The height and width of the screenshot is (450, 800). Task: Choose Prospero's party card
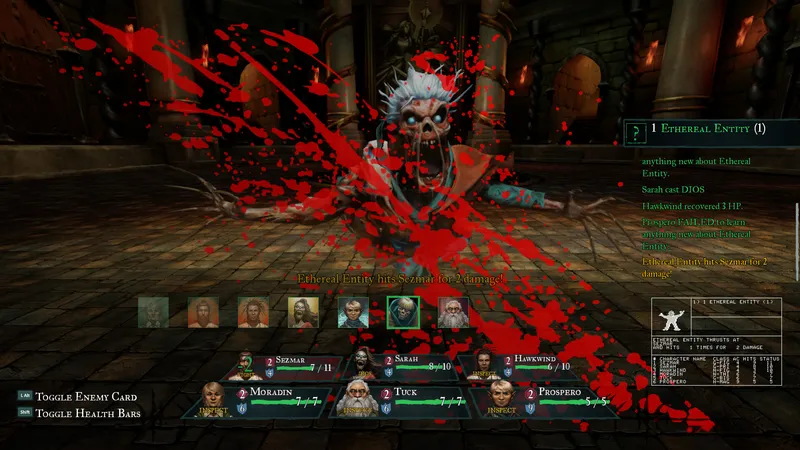tap(549, 400)
